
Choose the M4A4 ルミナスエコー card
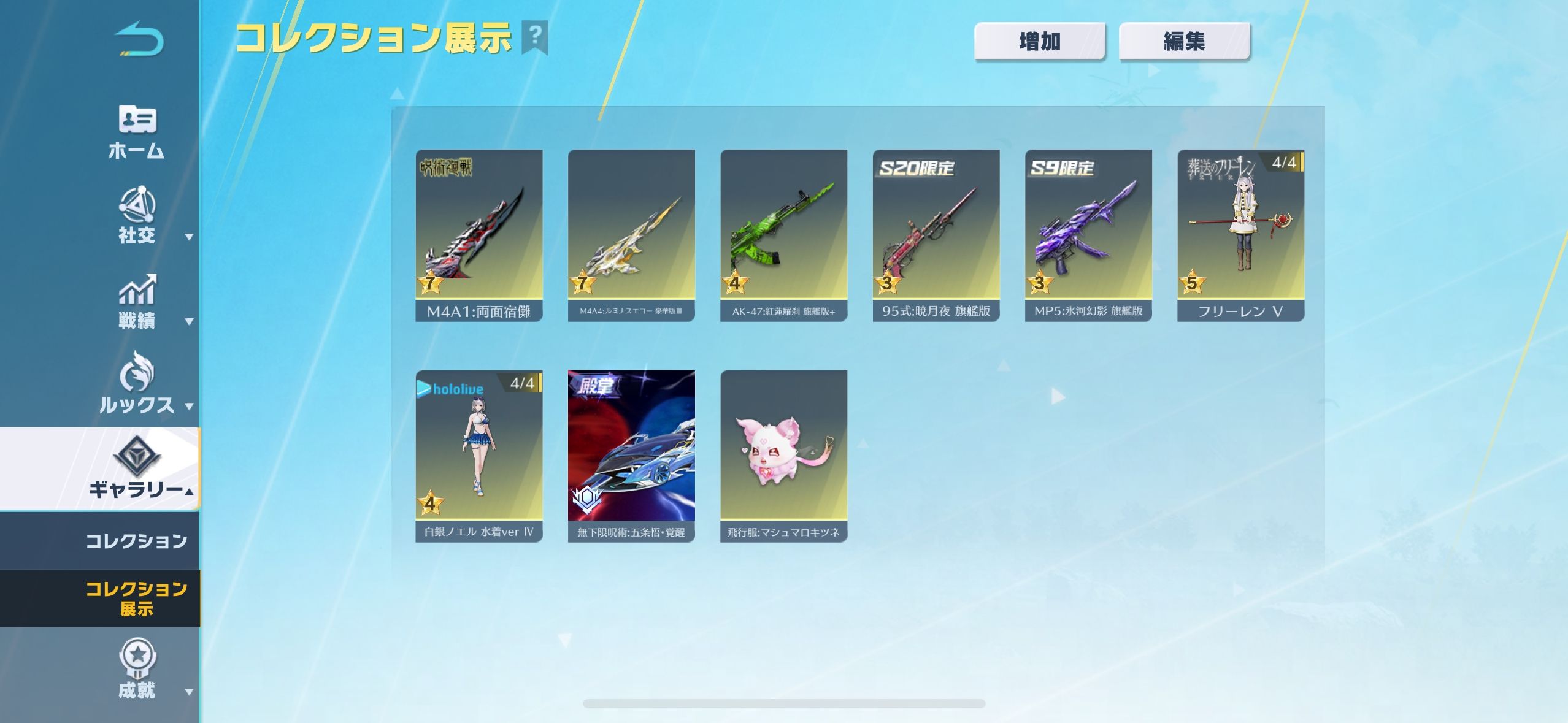[631, 235]
